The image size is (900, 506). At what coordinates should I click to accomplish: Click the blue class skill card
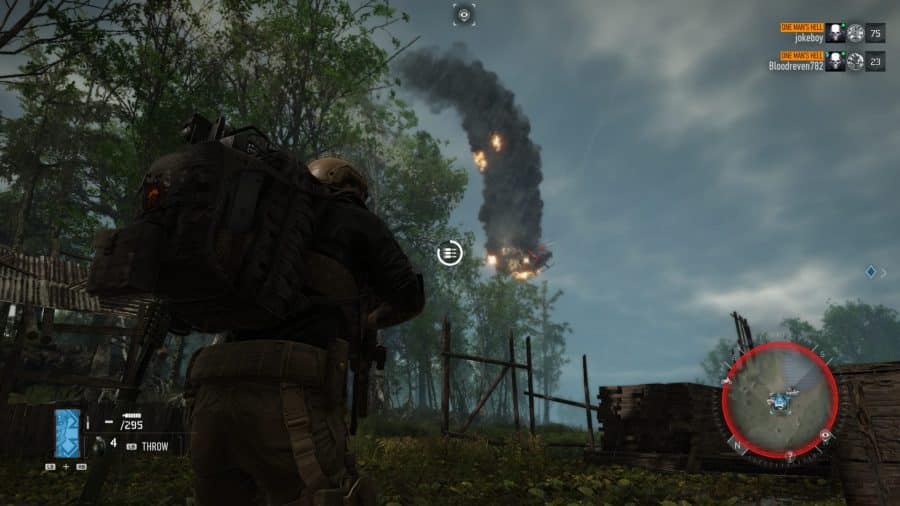[x=67, y=432]
